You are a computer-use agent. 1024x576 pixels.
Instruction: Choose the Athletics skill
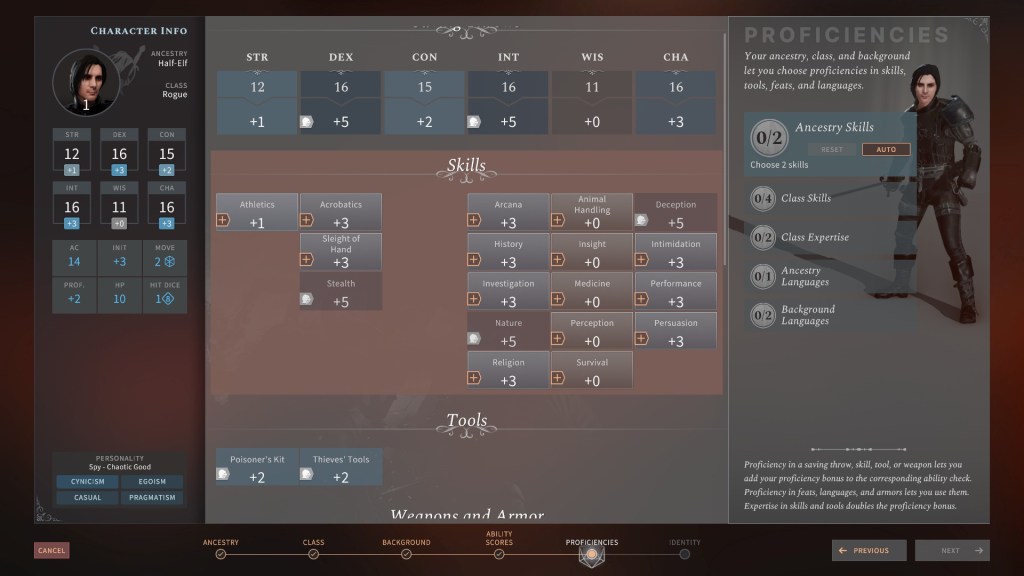click(x=257, y=212)
